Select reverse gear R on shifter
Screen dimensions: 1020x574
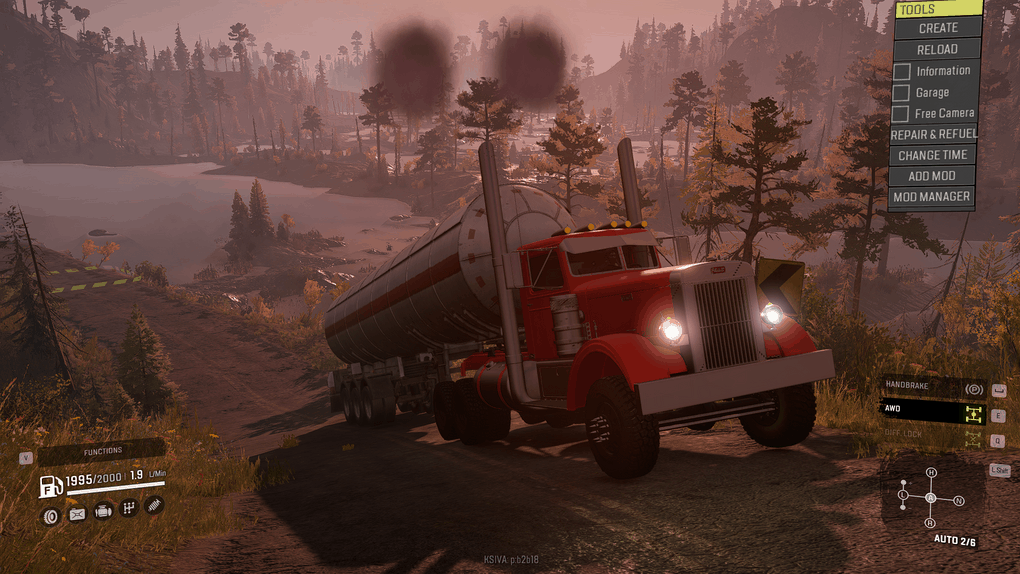tap(930, 522)
